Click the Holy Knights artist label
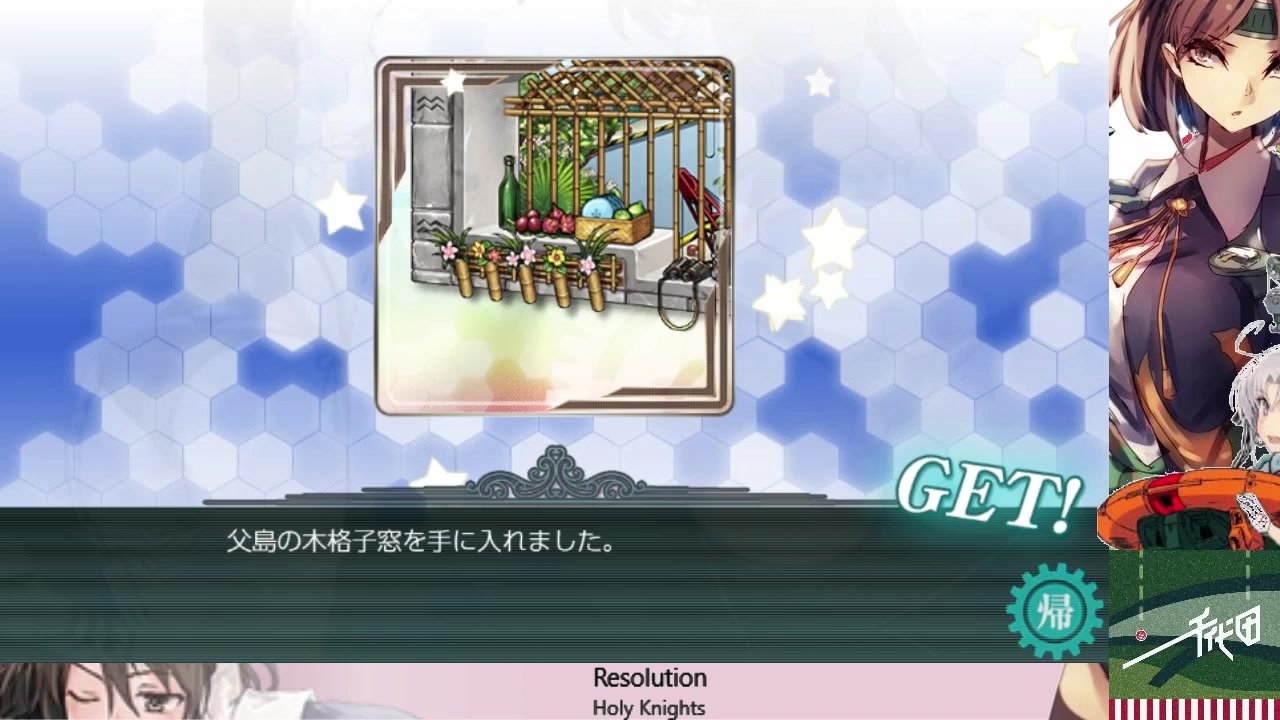Screen dimensions: 1280x720 click(649, 706)
